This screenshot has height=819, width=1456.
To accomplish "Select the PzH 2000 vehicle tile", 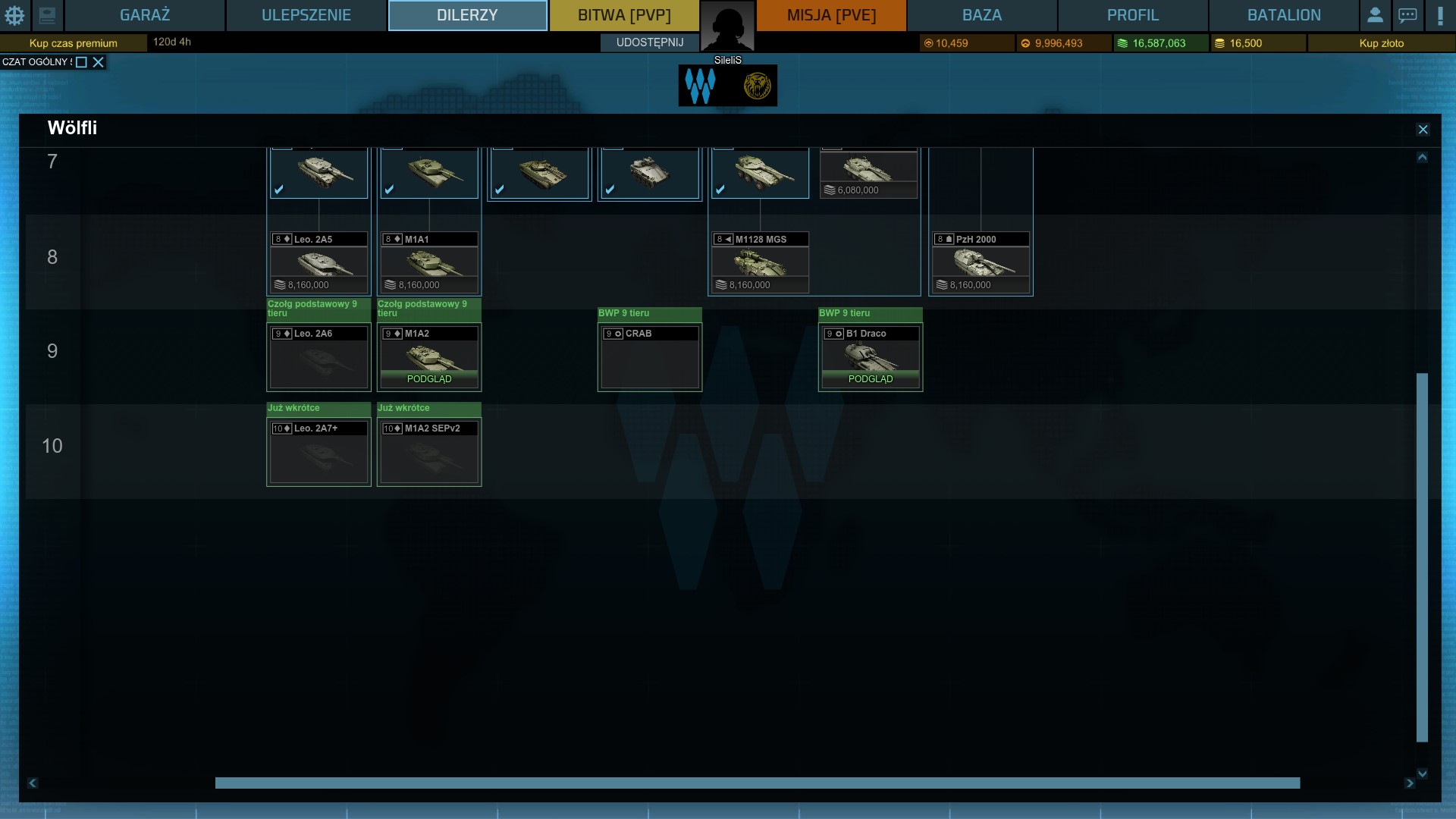I will click(981, 262).
